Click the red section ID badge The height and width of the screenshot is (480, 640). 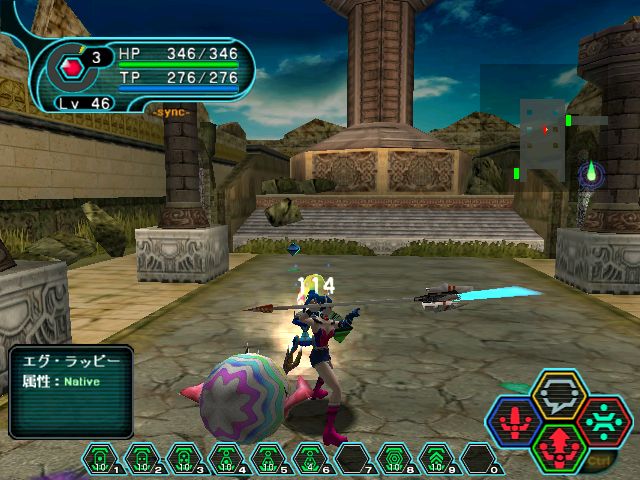(x=70, y=67)
